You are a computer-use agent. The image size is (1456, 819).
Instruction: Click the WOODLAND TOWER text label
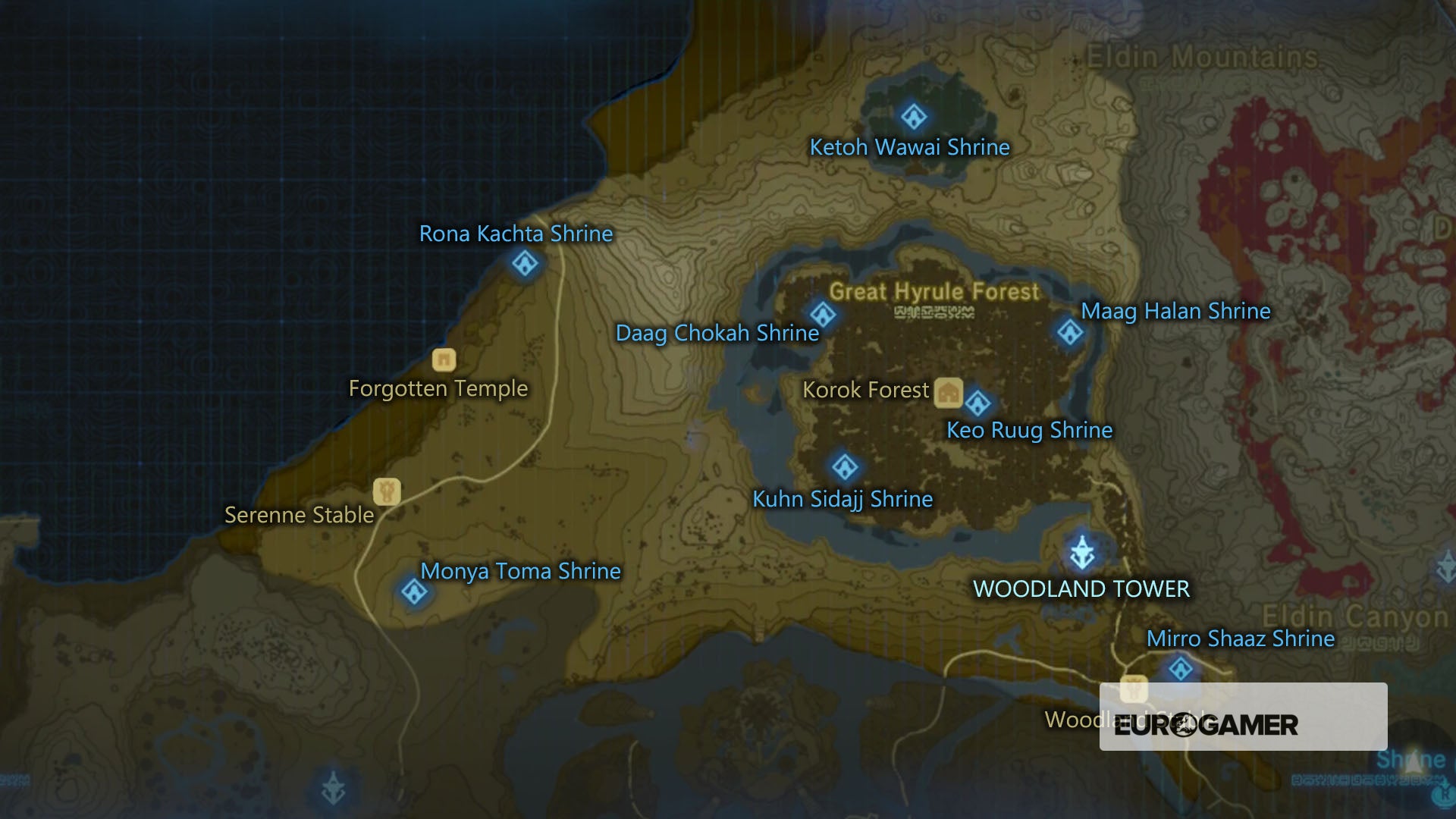1080,588
